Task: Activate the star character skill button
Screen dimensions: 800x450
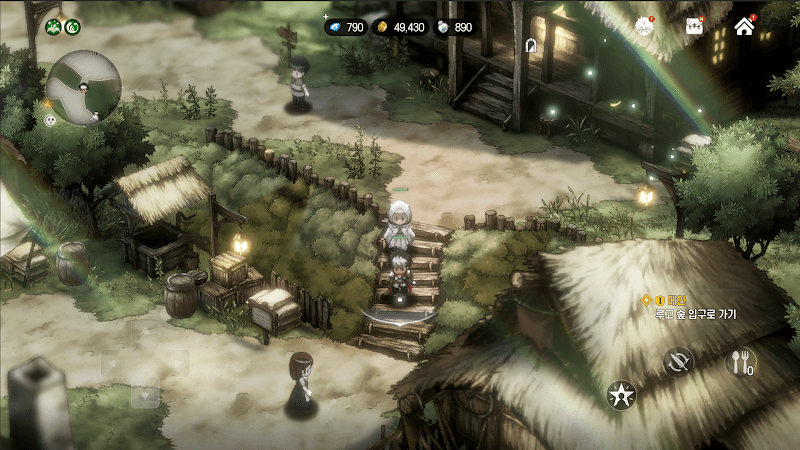Action: coord(622,395)
